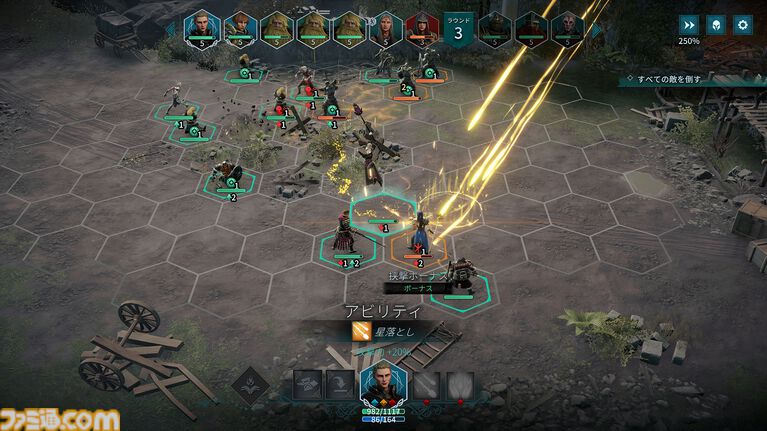
Task: Click the active hero portrait at bottom
Action: tap(382, 383)
